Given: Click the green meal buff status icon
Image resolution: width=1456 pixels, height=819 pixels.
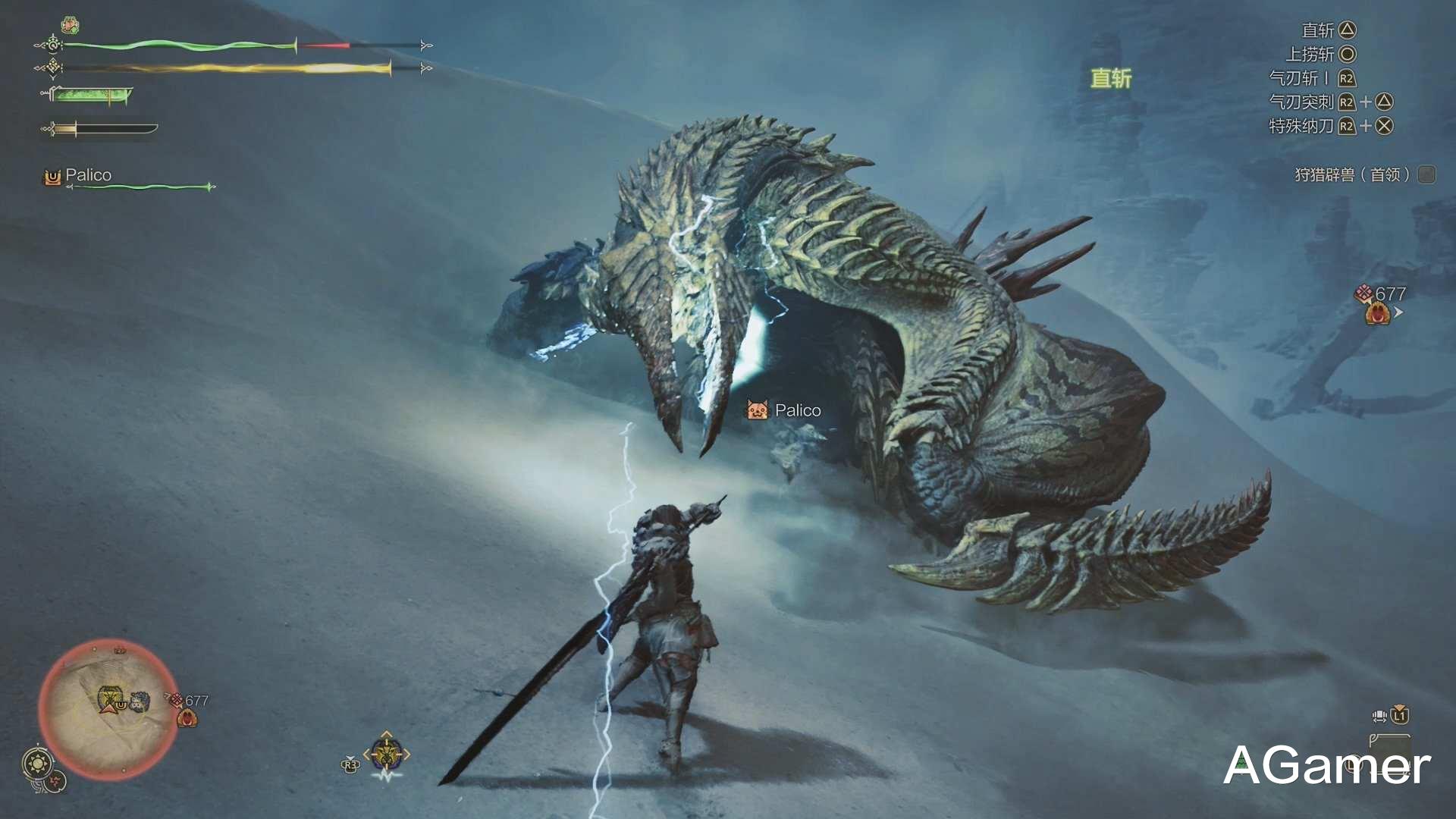Looking at the screenshot, I should [70, 26].
